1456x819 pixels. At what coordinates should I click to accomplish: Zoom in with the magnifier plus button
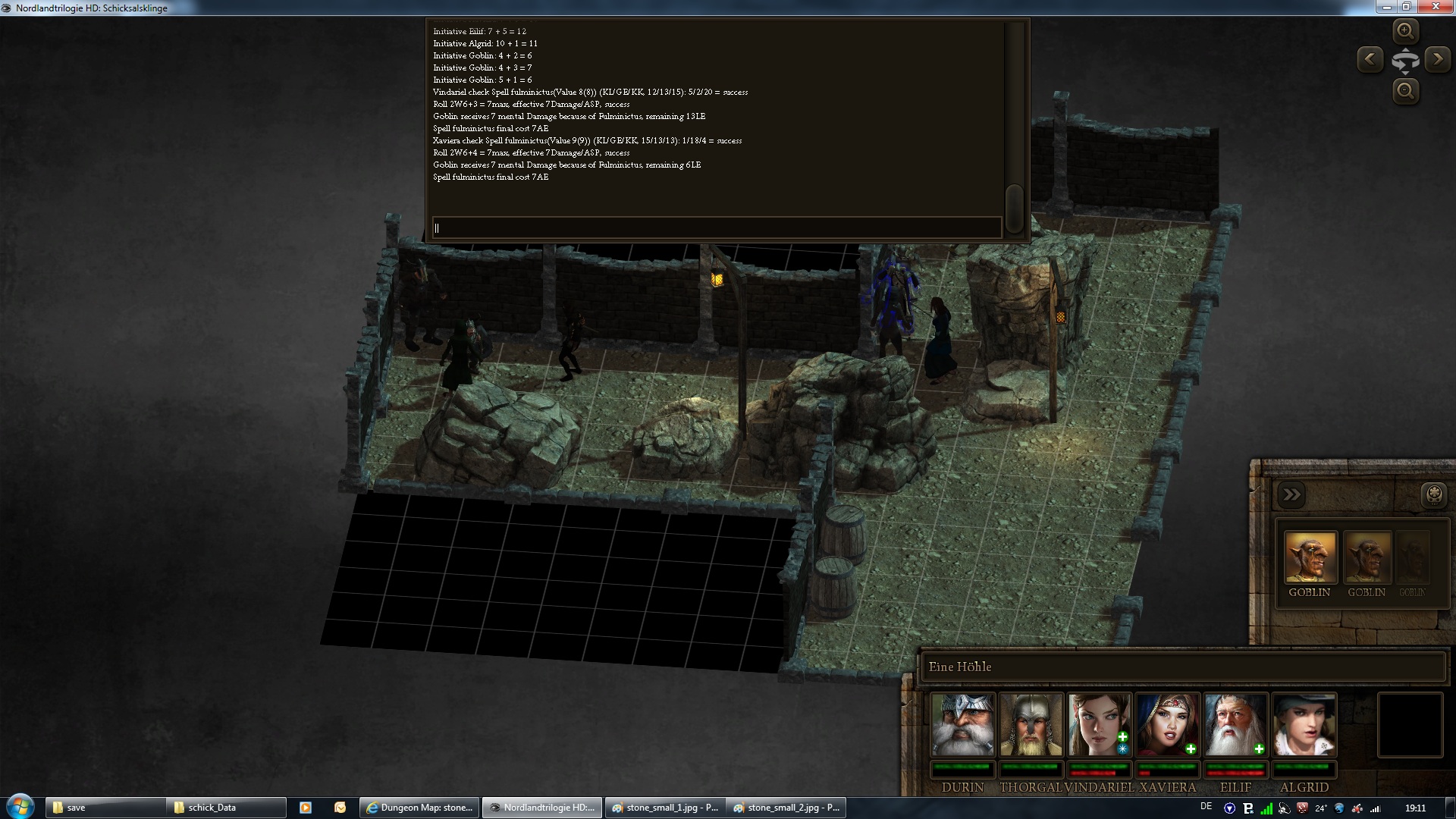[x=1405, y=31]
